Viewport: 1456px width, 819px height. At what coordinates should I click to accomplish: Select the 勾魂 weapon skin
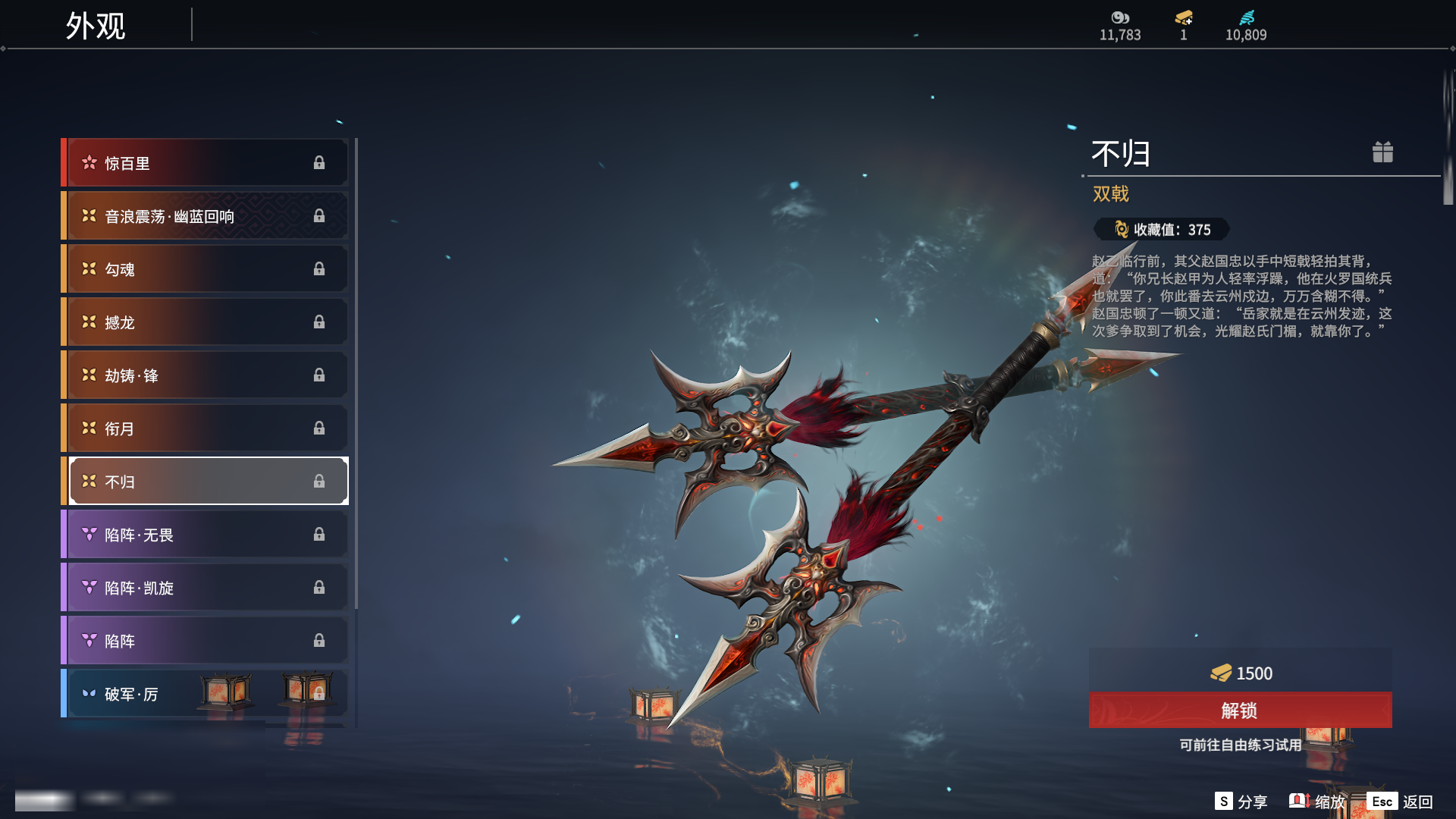[206, 269]
